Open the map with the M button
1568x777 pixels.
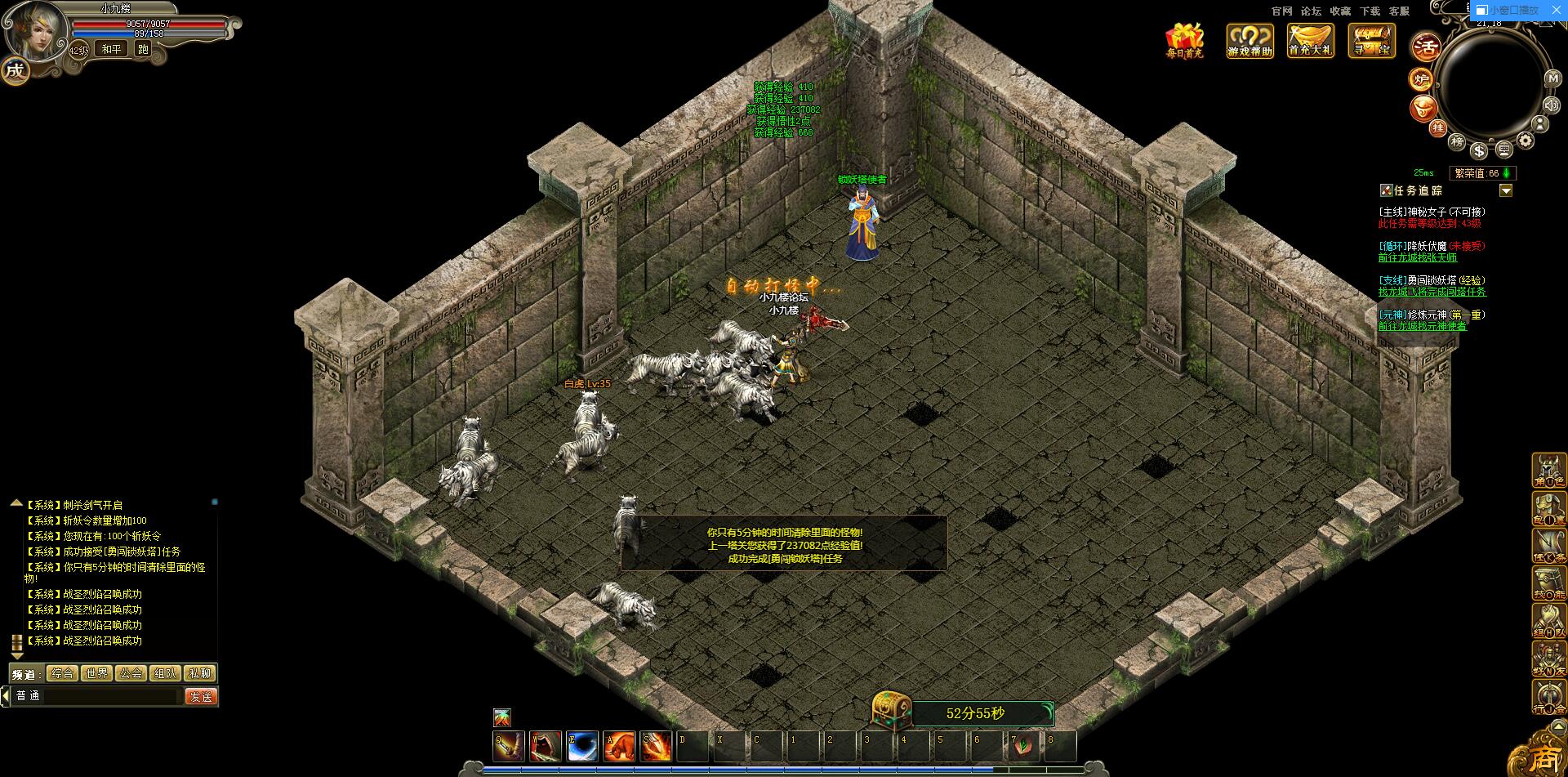(x=1552, y=78)
